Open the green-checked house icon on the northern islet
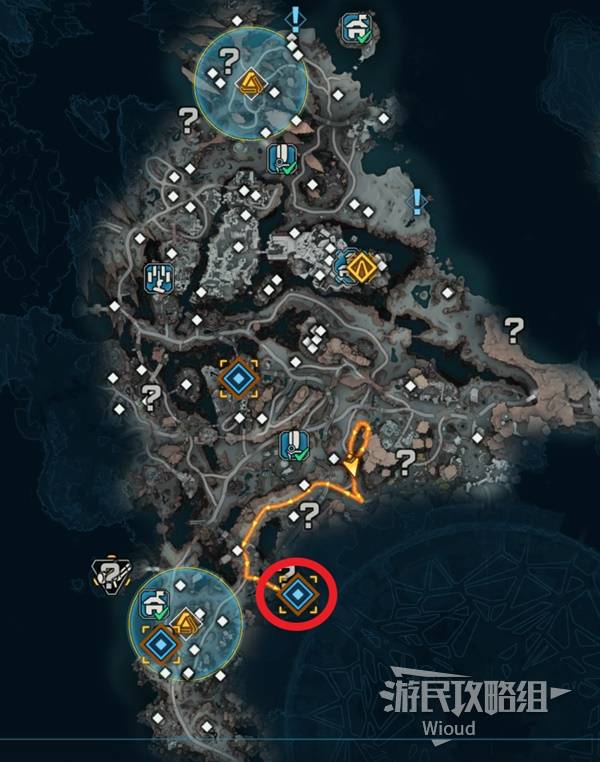Image resolution: width=600 pixels, height=762 pixels. point(355,27)
